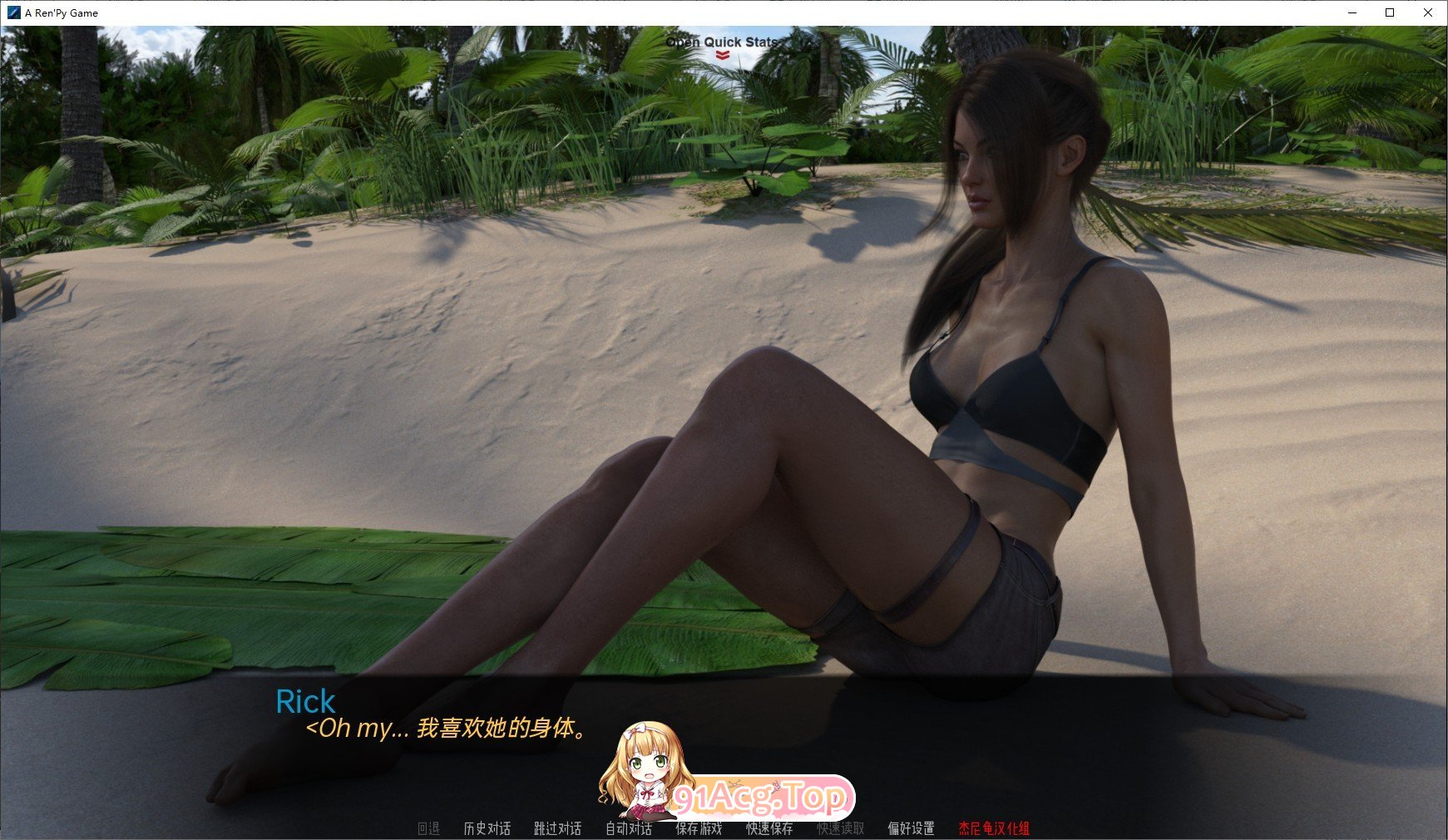This screenshot has height=840, width=1448.
Task: Enable 跳过对话 to skip dialogue
Action: click(x=556, y=829)
